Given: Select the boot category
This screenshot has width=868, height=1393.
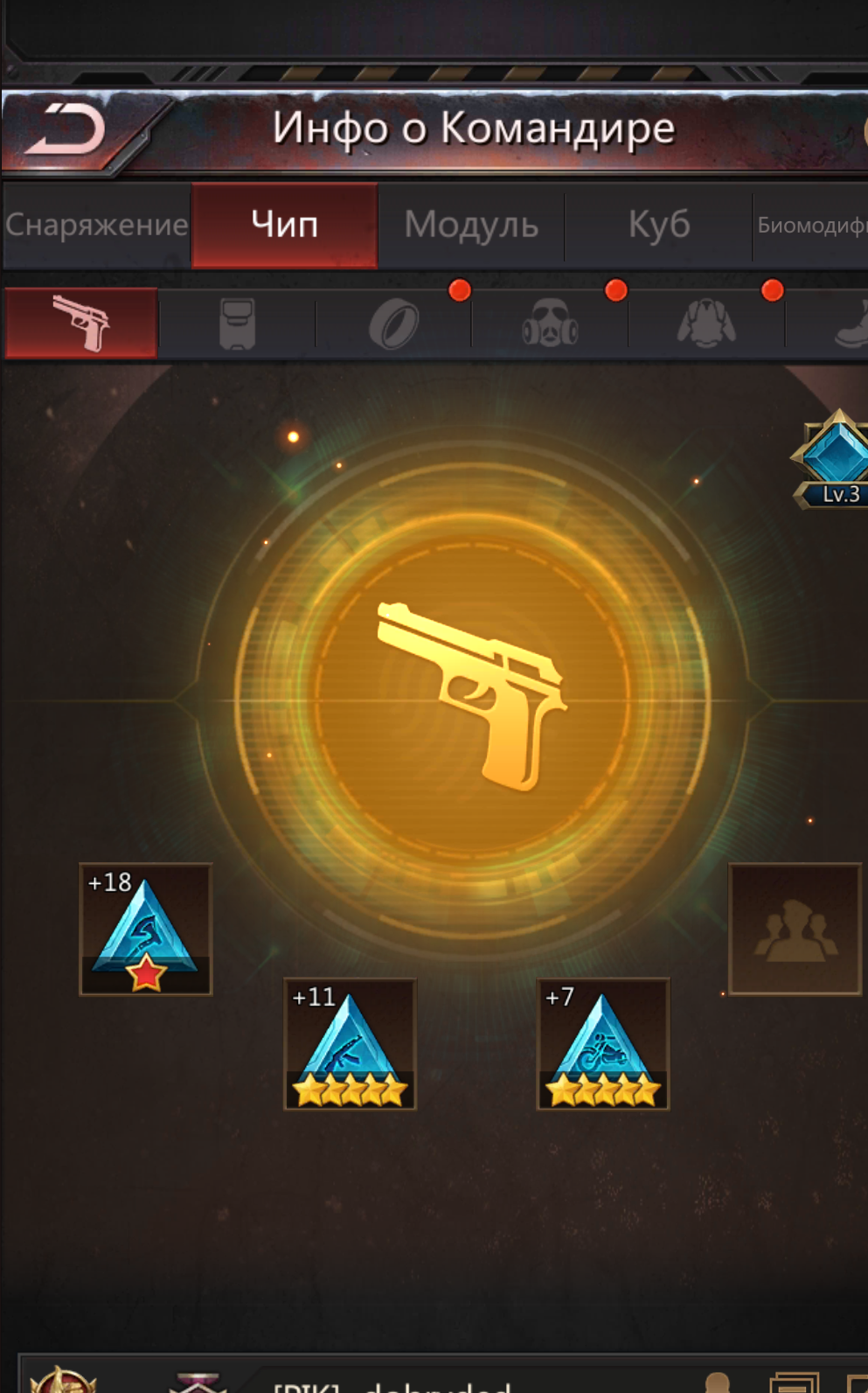Looking at the screenshot, I should (x=850, y=324).
